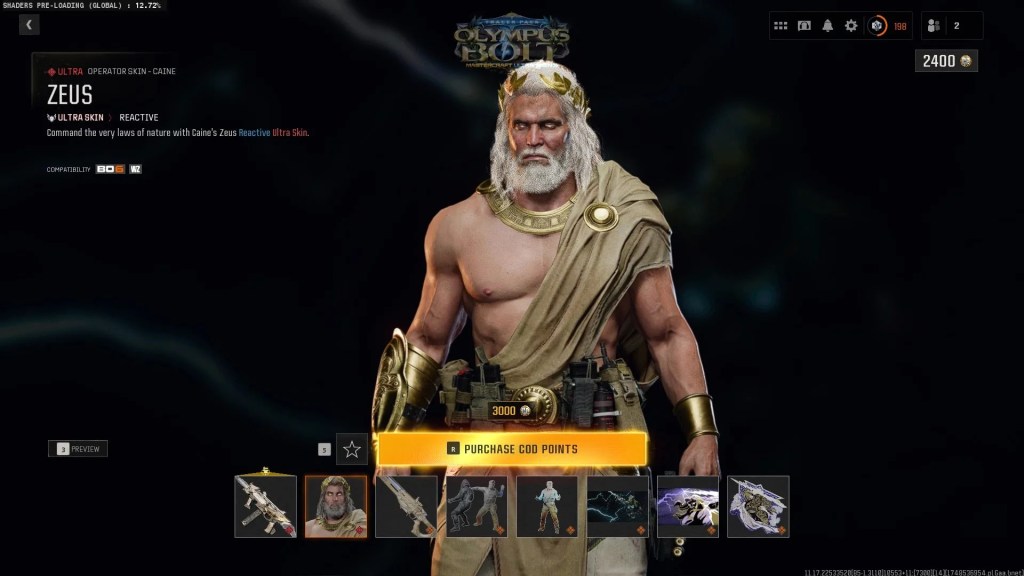Select the last emblem sticker thumbnail
Screen dimensions: 1024x576
click(x=758, y=506)
